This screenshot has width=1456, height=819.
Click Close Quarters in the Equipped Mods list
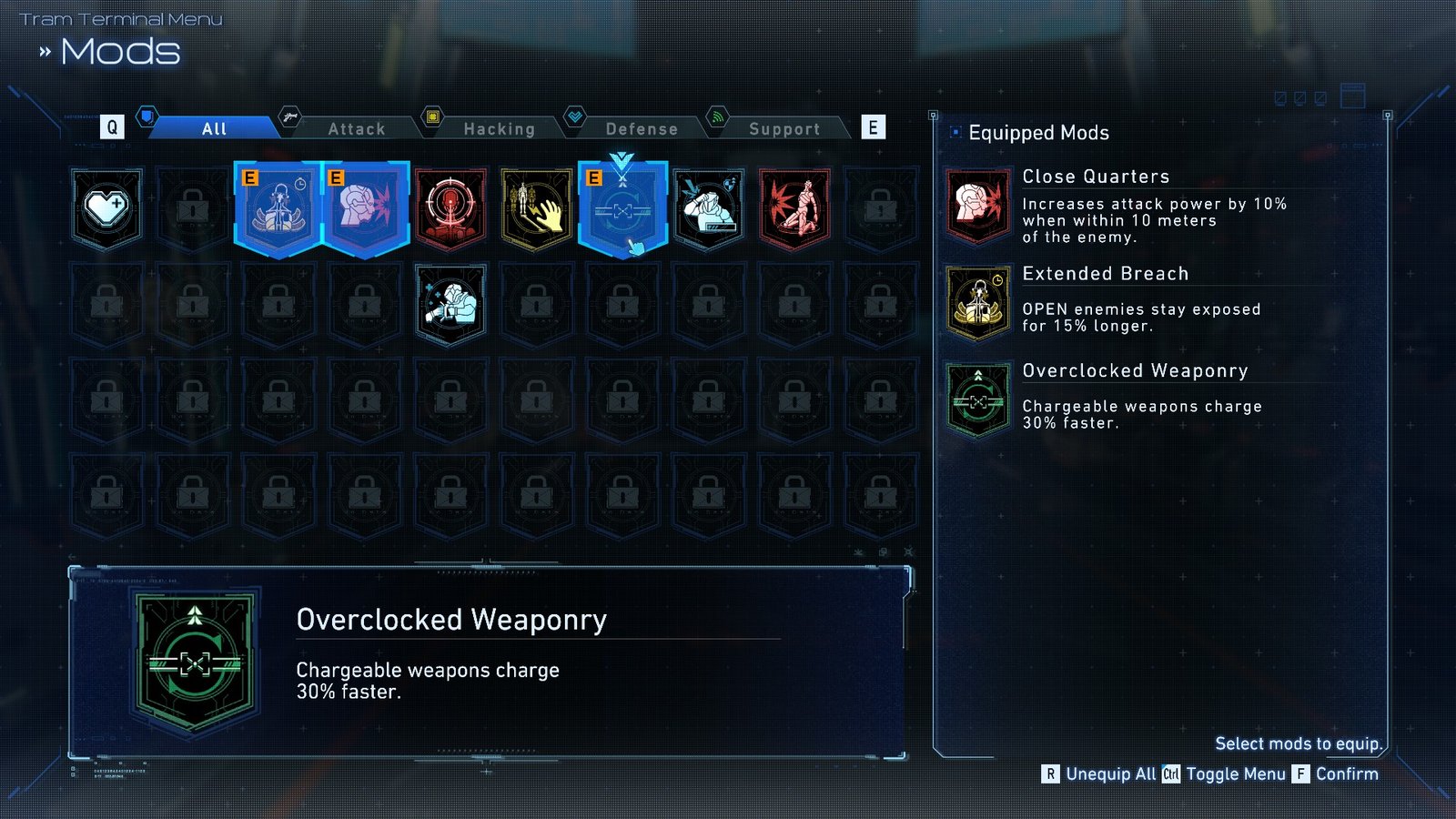1096,177
